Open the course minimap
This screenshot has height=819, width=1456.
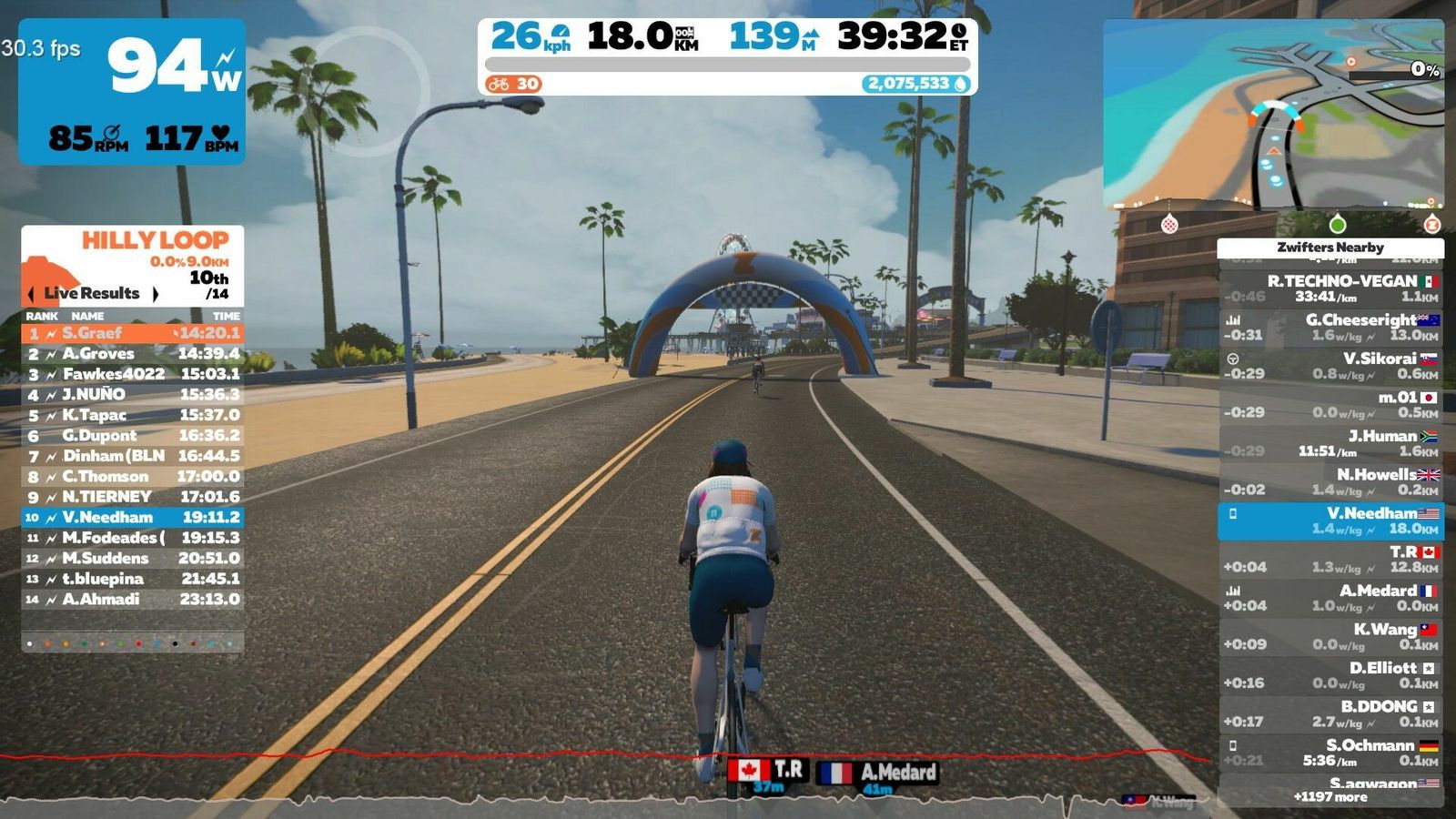[x=1273, y=114]
